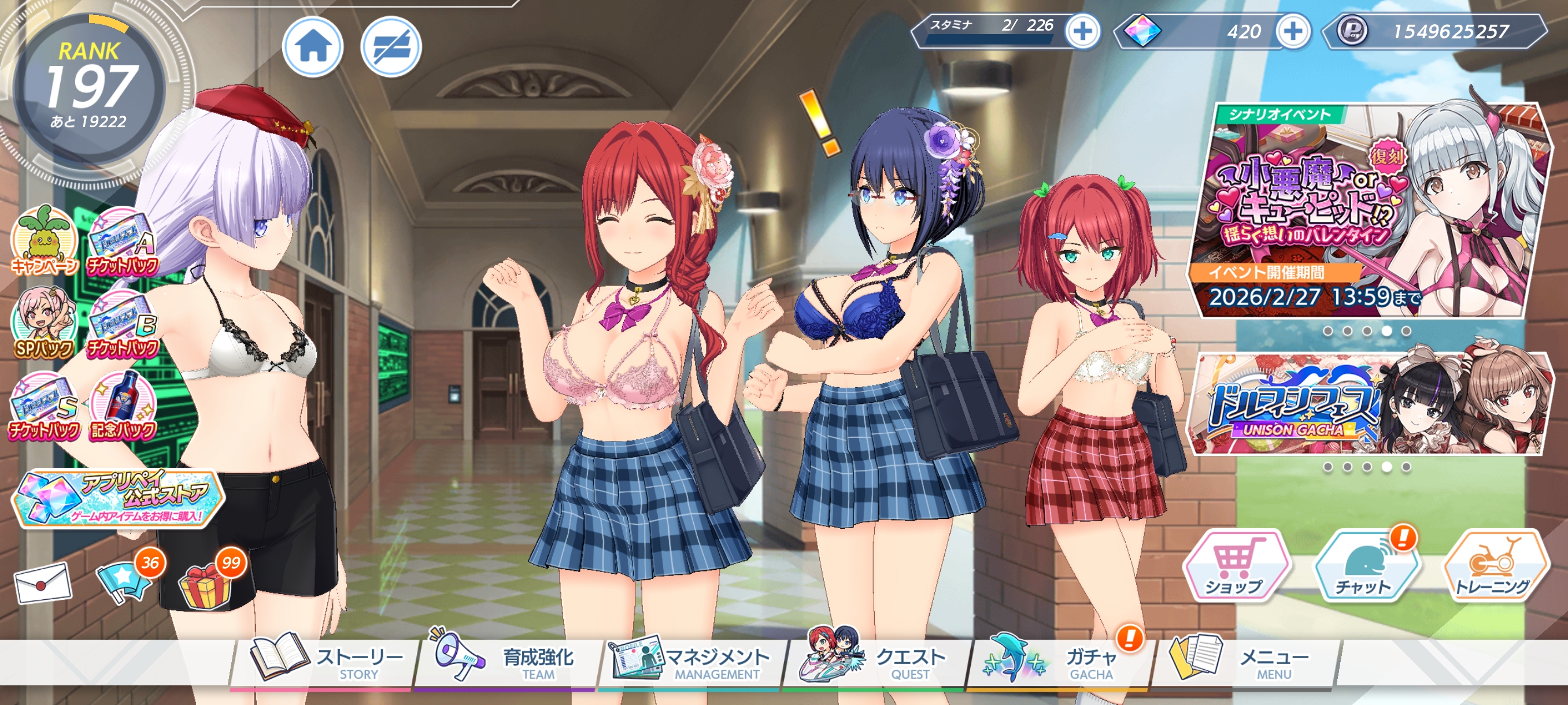This screenshot has width=1568, height=705.
Task: Open the Shop with the cart icon
Action: (1236, 566)
